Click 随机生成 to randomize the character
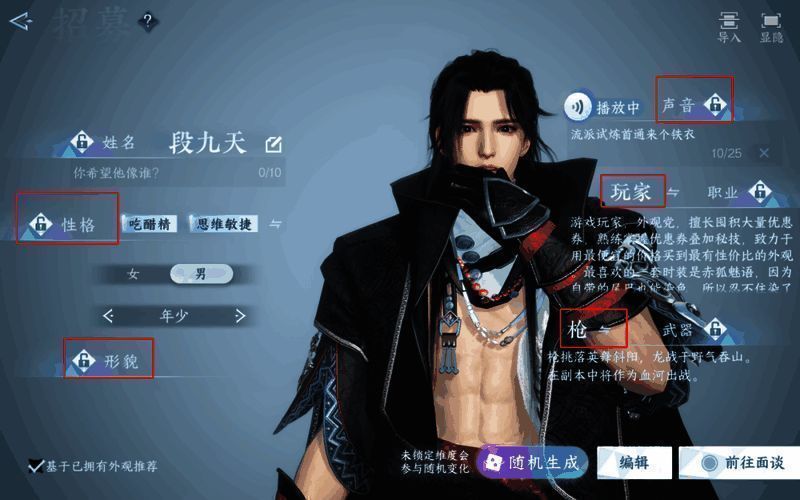 pos(531,462)
